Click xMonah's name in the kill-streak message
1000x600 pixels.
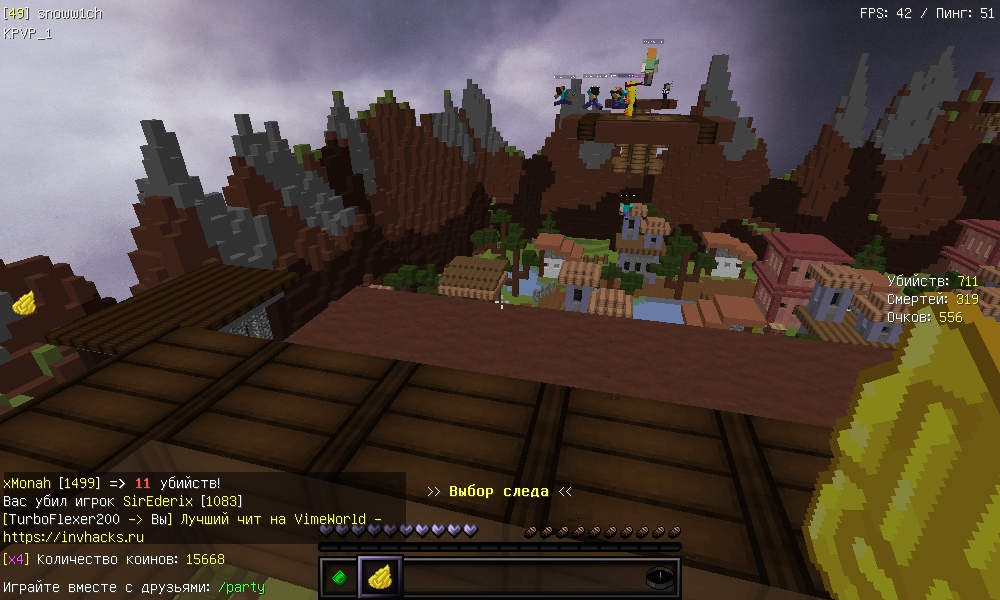pyautogui.click(x=26, y=482)
